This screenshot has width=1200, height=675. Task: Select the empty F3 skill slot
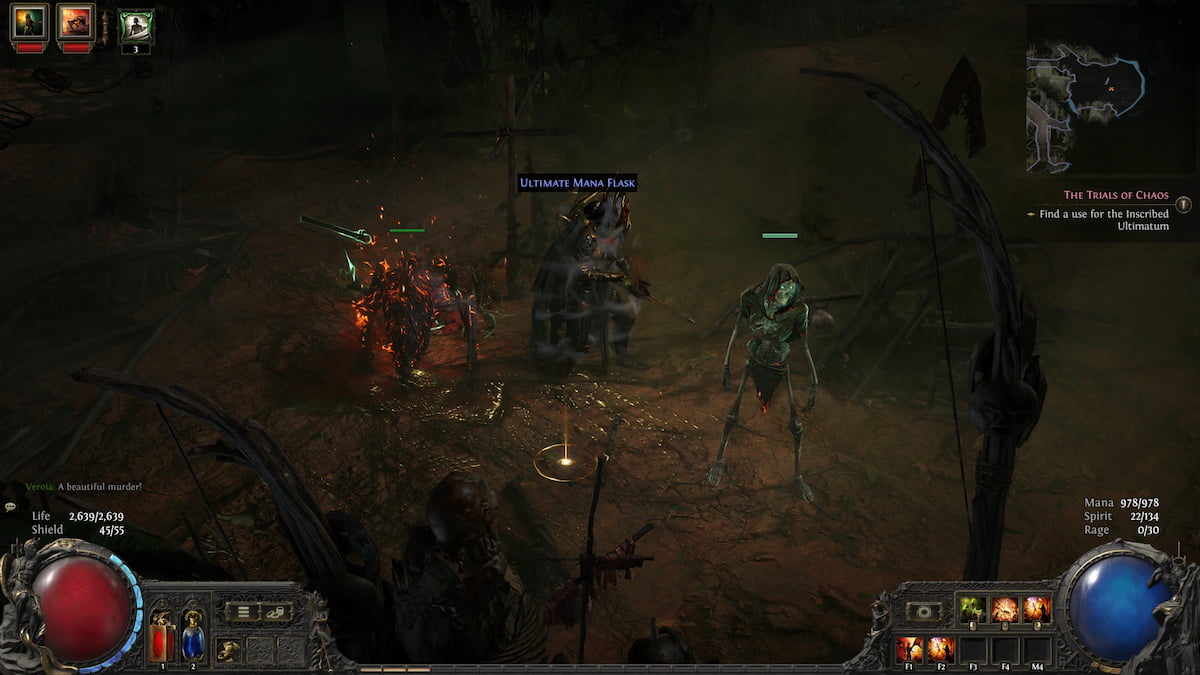click(973, 651)
